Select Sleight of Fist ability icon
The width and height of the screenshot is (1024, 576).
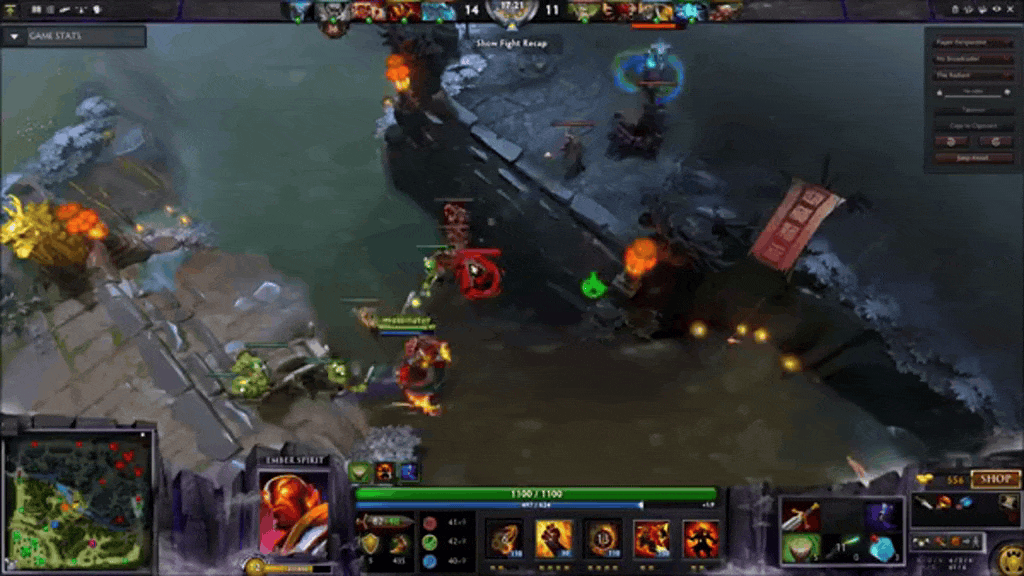(553, 538)
